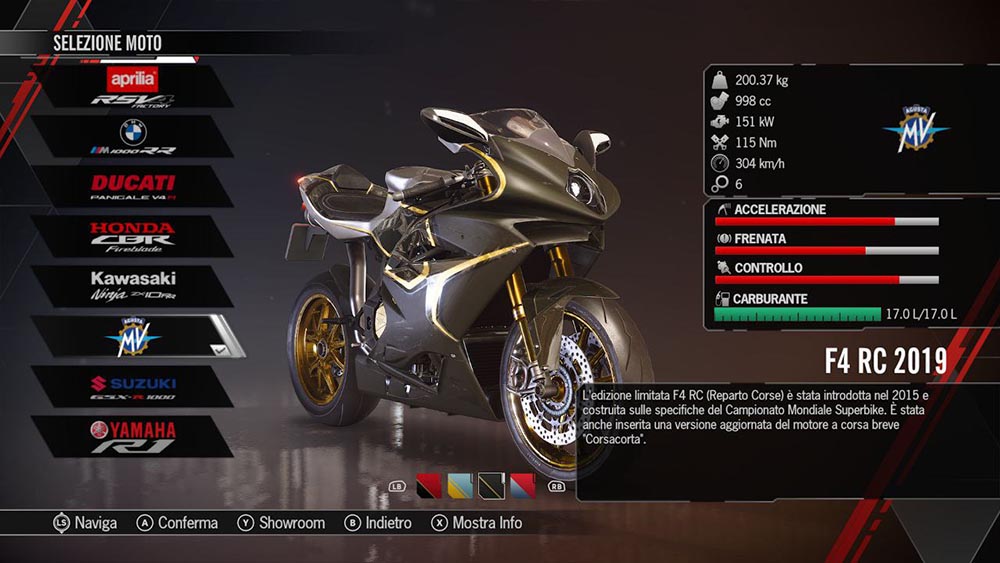1000x563 pixels.
Task: Select the Aprilia RSV4 Factory bike
Action: (x=132, y=86)
